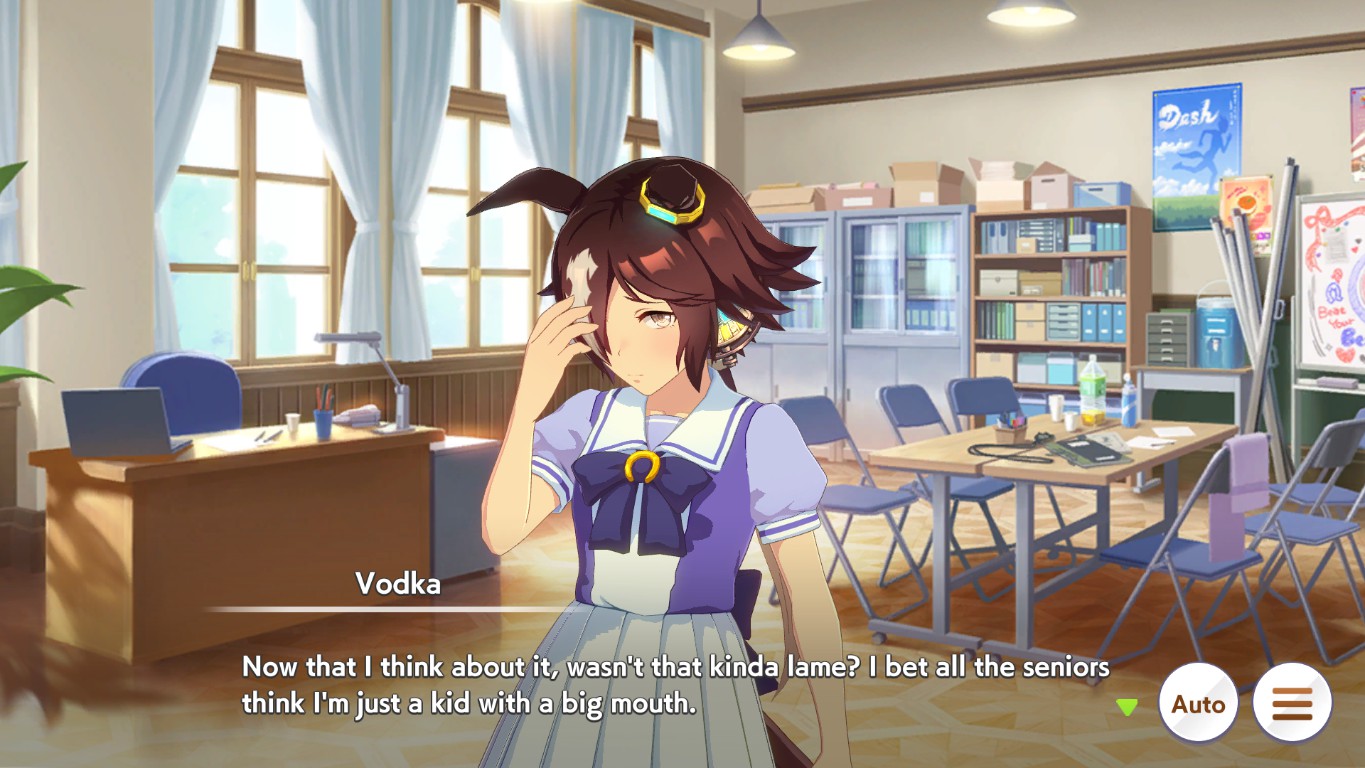This screenshot has height=768, width=1365.
Task: Advance dialogue with the green arrow
Action: tap(1127, 707)
